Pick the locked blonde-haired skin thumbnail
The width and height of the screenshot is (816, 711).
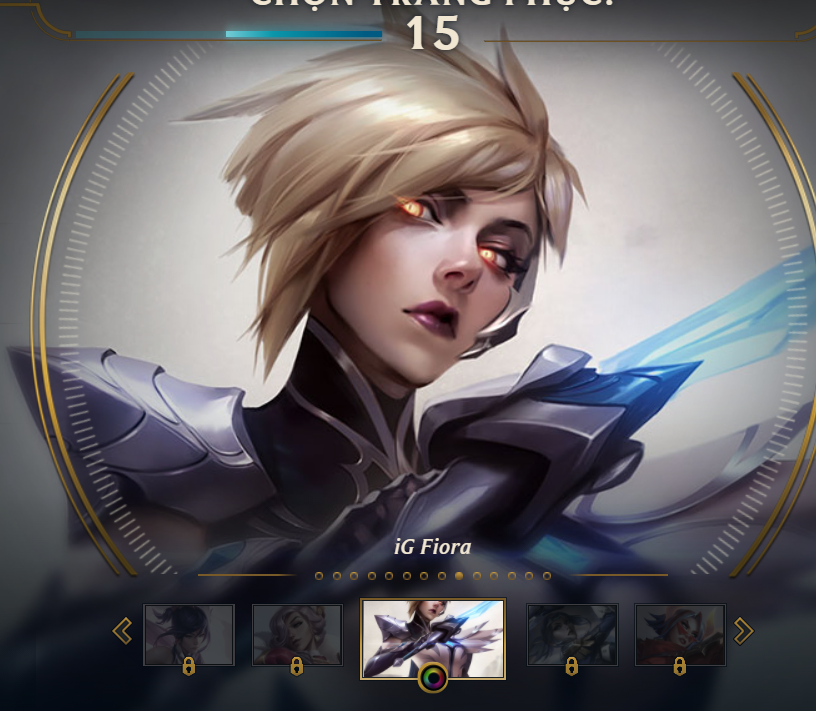297,634
